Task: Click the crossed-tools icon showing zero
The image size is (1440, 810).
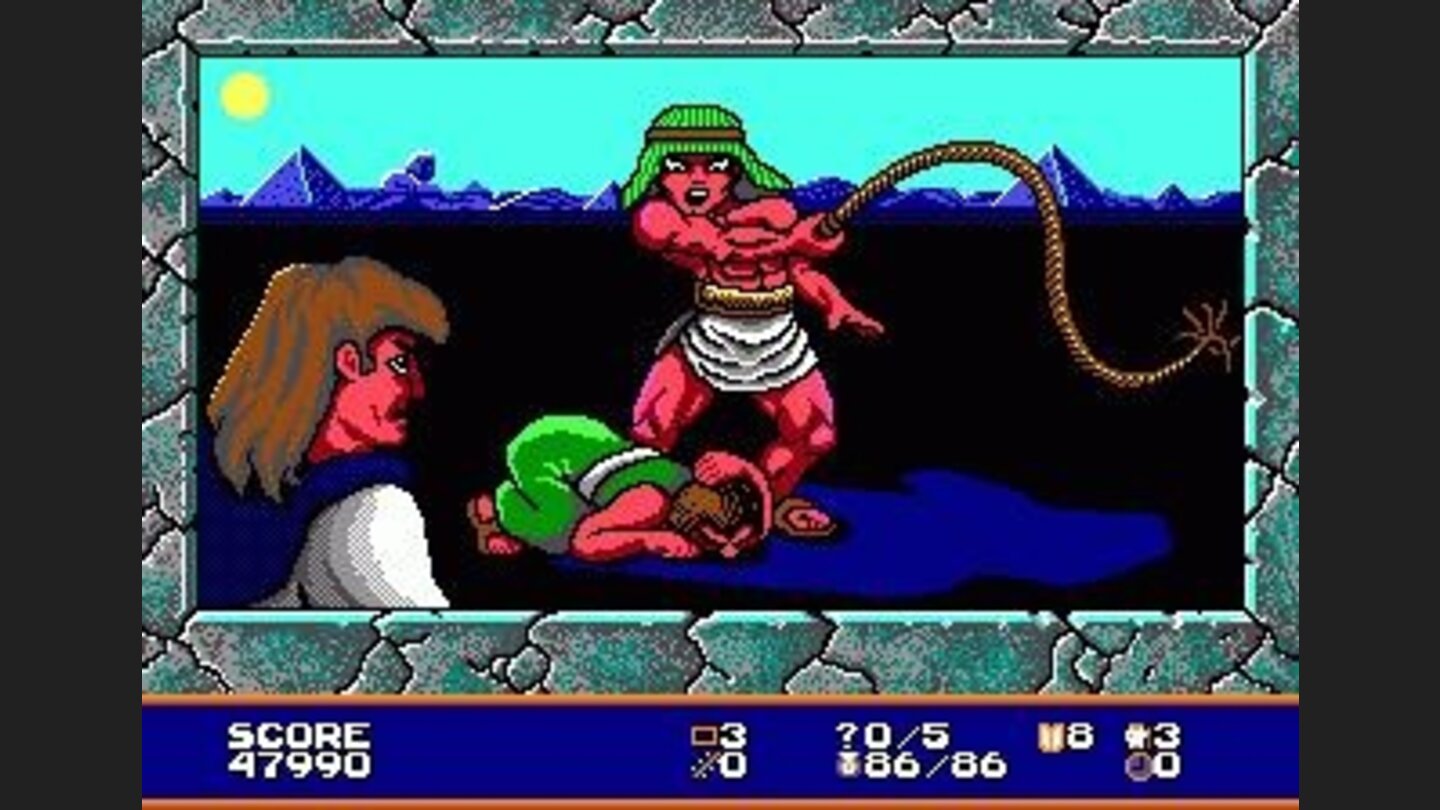Action: click(x=700, y=763)
